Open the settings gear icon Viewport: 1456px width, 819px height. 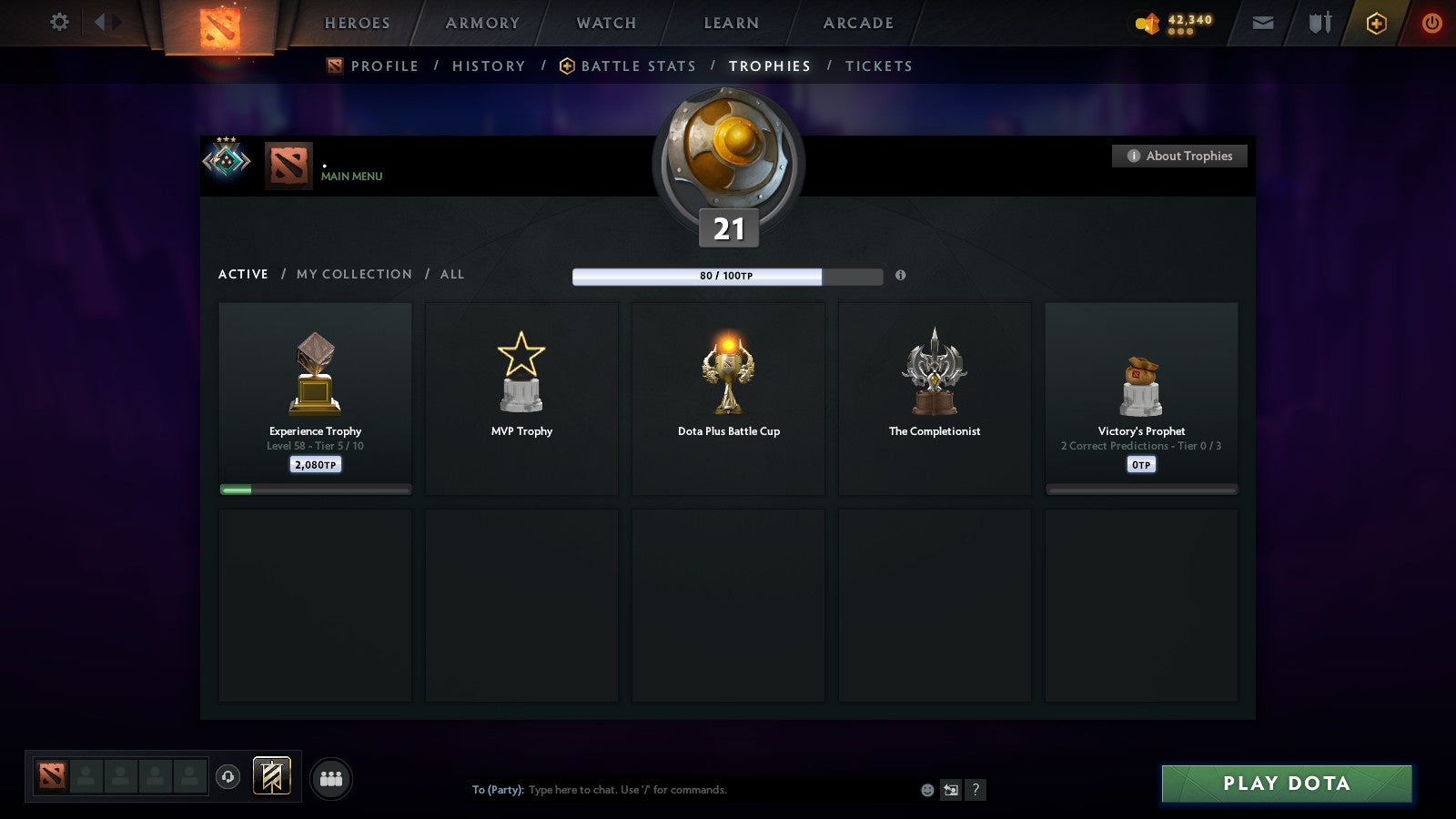point(59,23)
